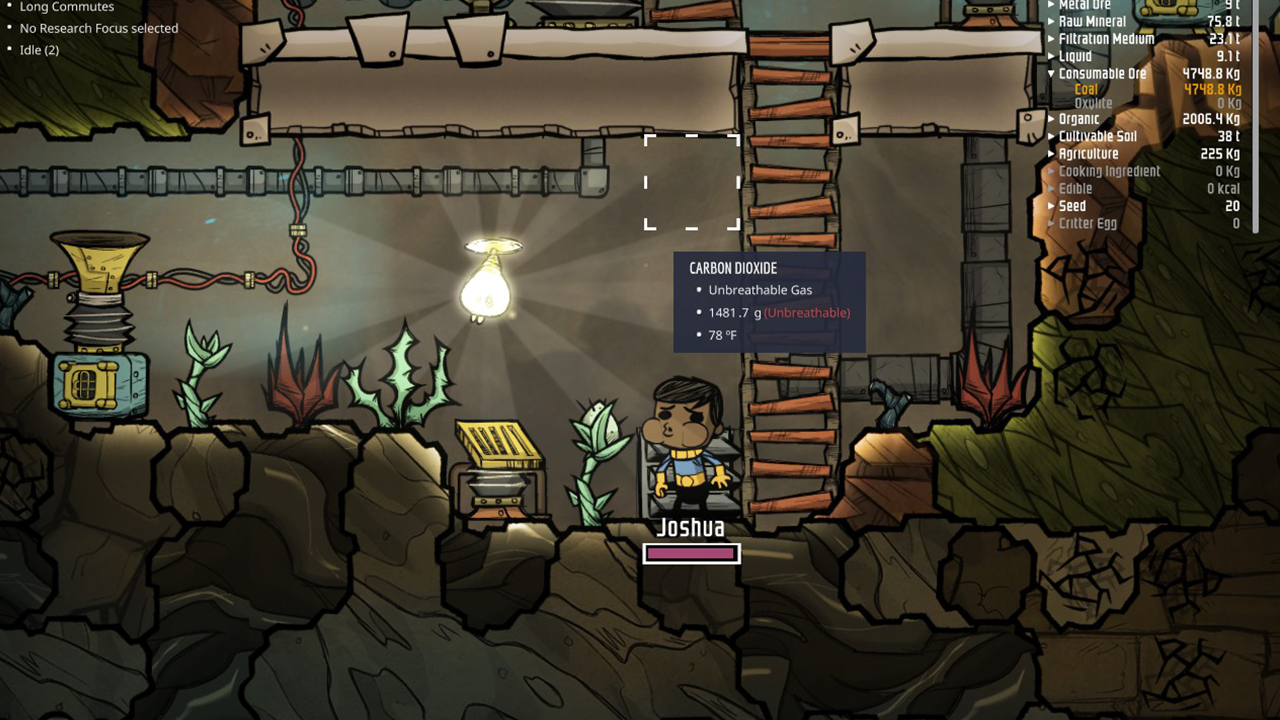
Task: Expand the Liquid resource category
Action: [x=1050, y=56]
